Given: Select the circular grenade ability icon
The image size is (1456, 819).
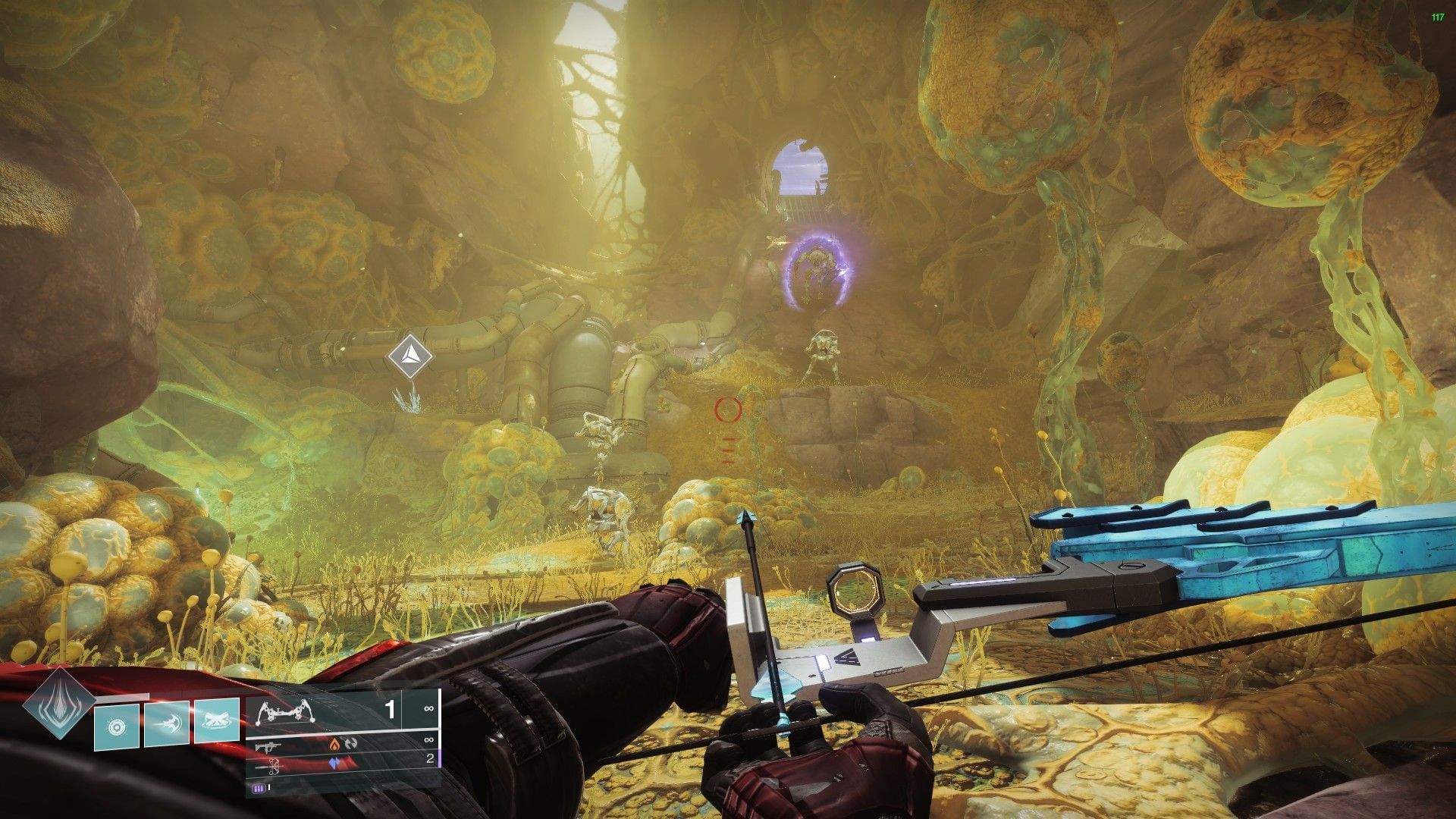Looking at the screenshot, I should point(117,726).
